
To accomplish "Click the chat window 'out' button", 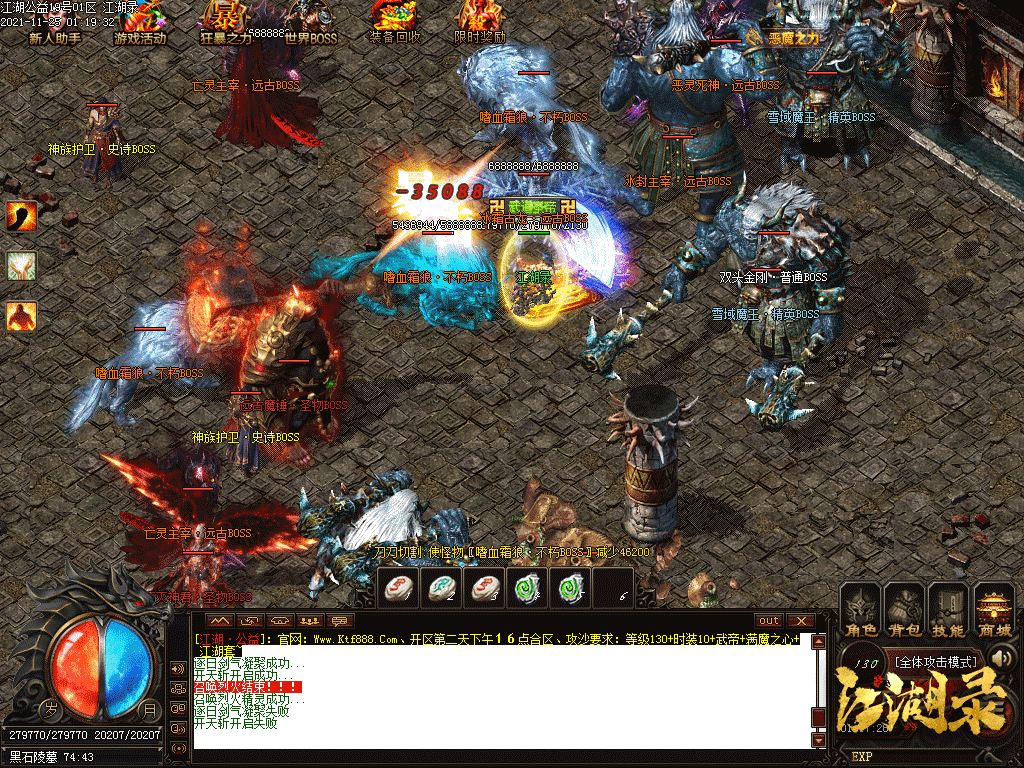I will coord(769,621).
